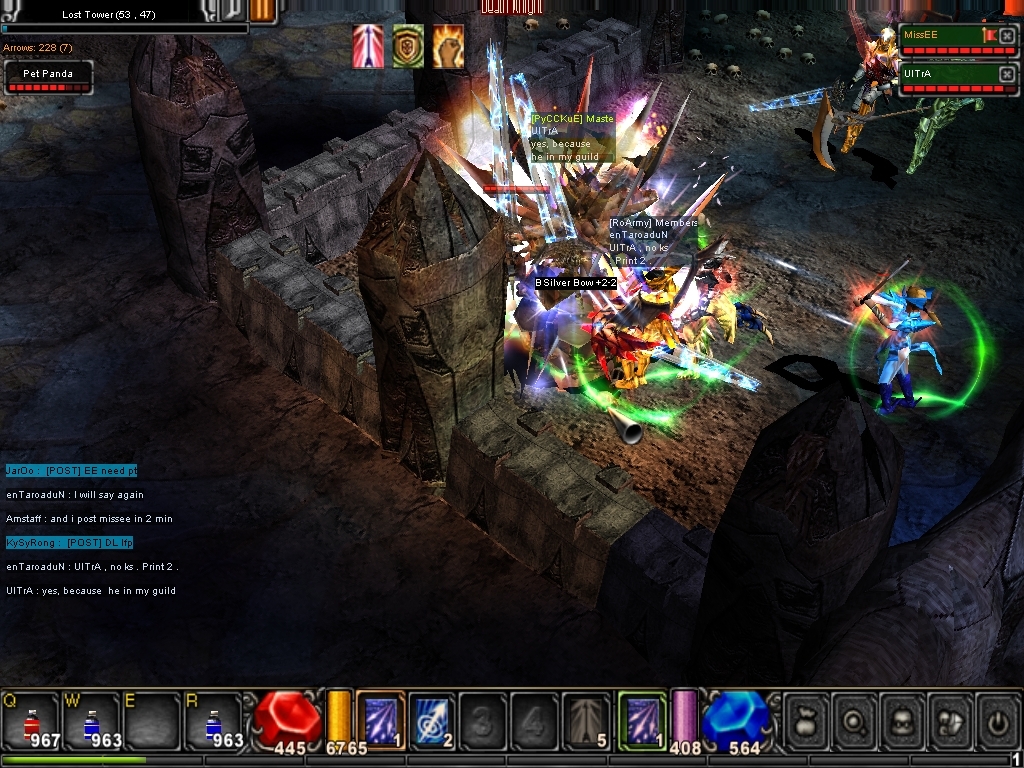1024x768 pixels.
Task: Click the power icon system button
Action: (x=997, y=720)
